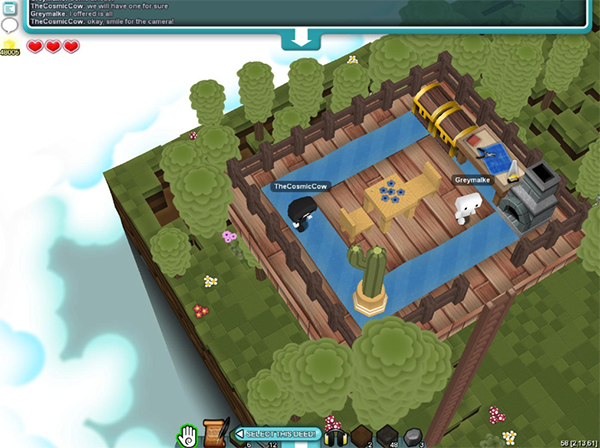Select the white hand tool

point(187,435)
